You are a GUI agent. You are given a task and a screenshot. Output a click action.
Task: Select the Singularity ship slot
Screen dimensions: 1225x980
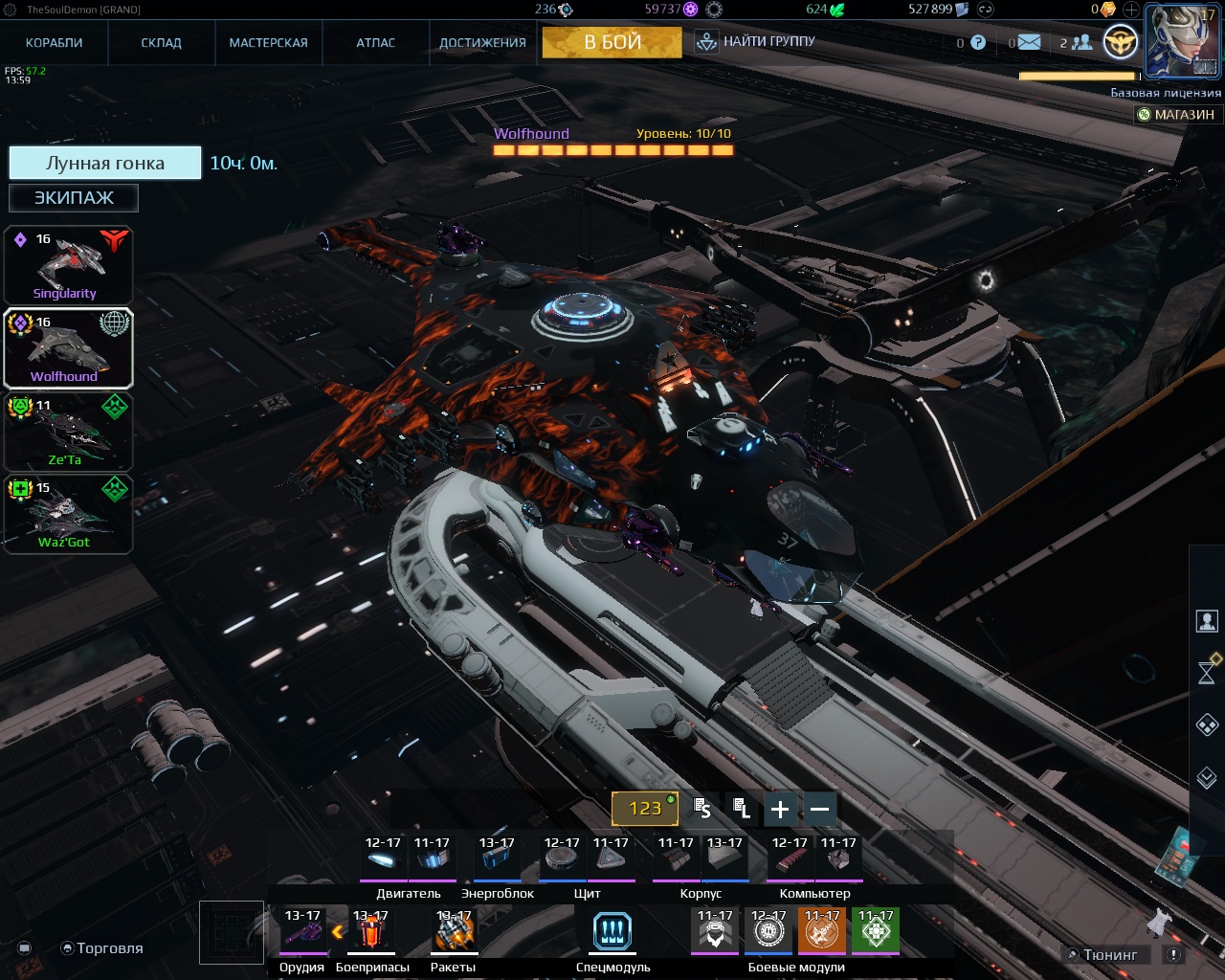click(x=67, y=266)
